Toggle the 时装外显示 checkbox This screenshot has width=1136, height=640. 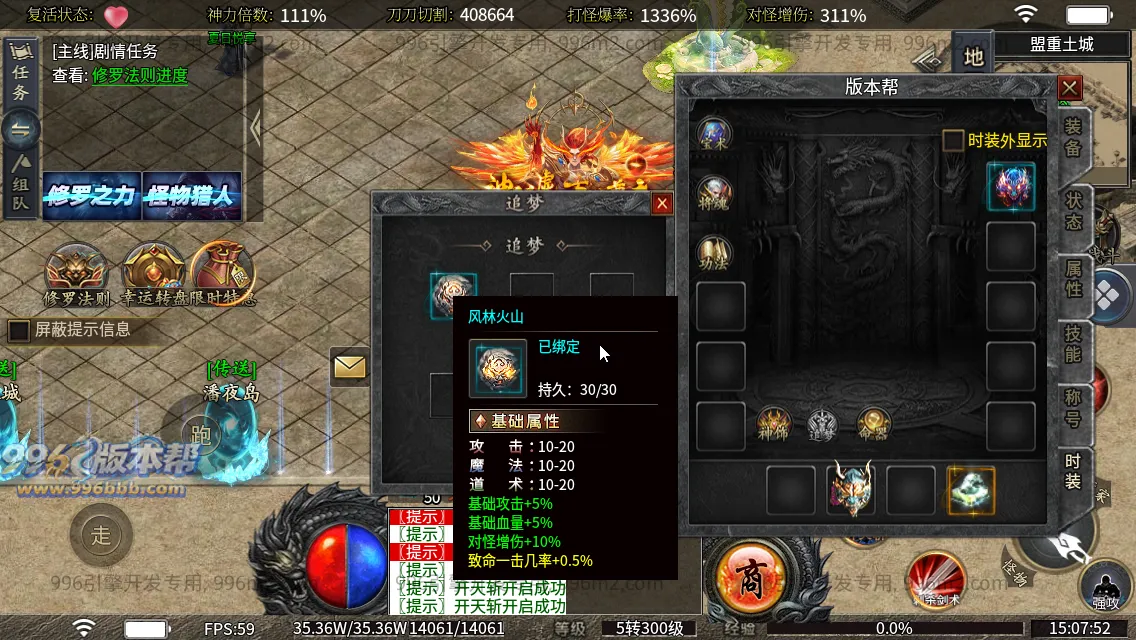pos(954,141)
